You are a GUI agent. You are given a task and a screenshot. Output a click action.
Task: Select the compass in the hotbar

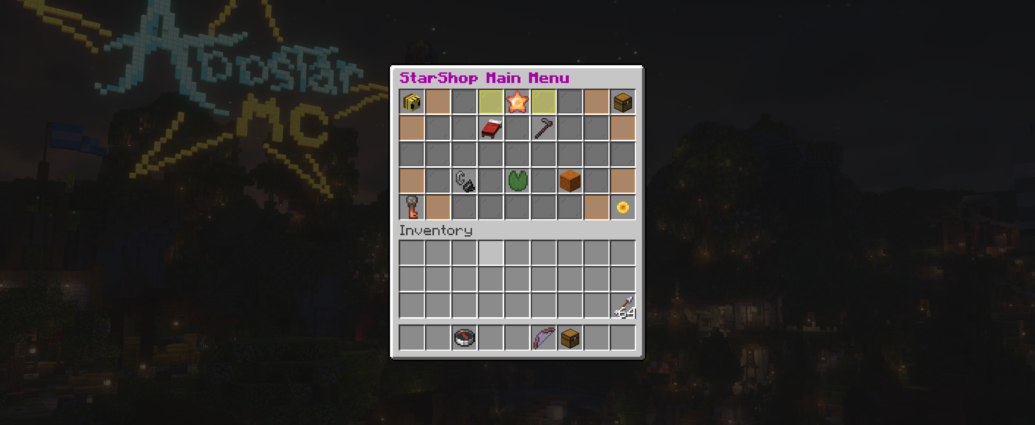coord(465,338)
